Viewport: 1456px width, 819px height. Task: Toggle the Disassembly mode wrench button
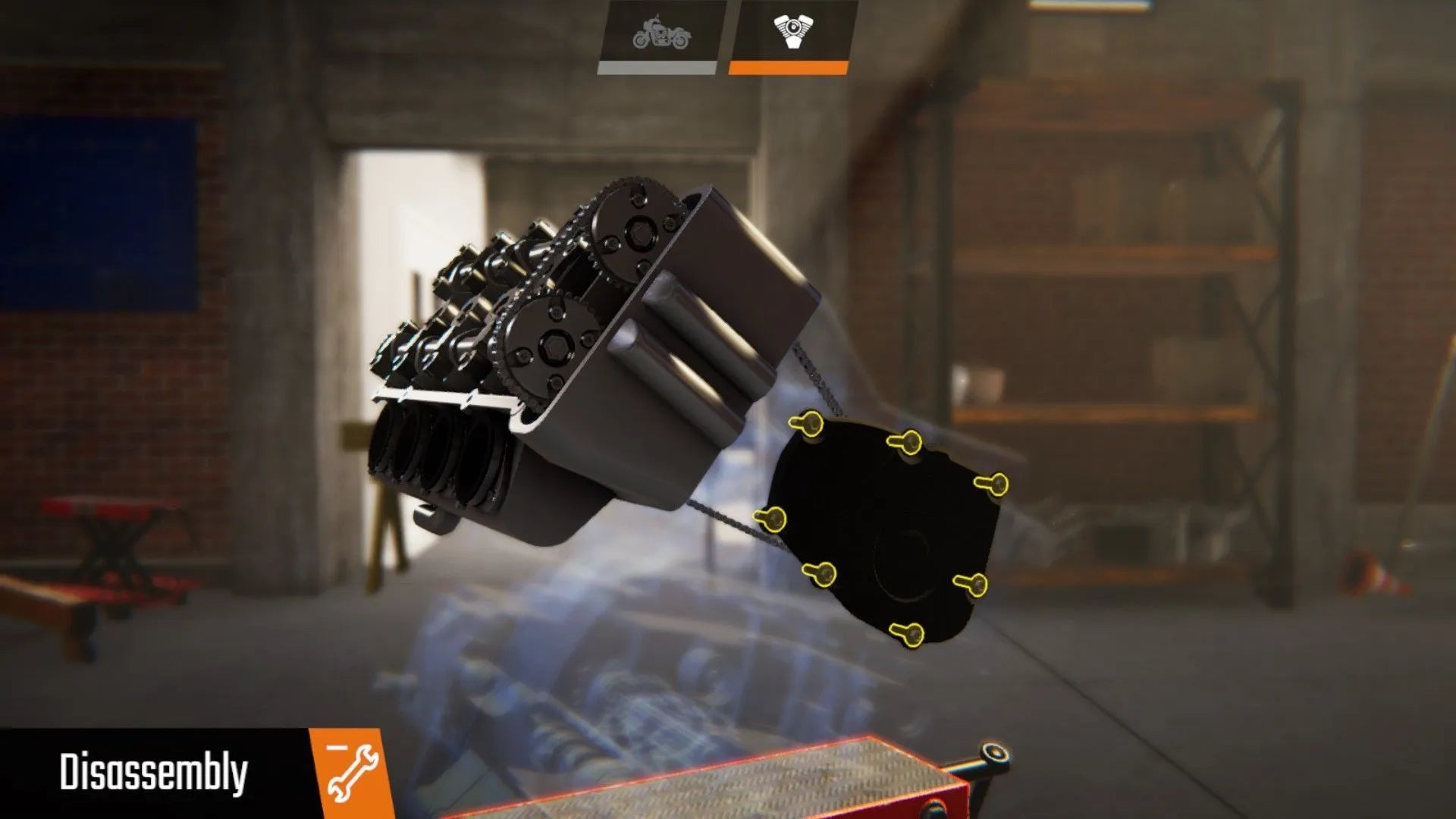350,773
